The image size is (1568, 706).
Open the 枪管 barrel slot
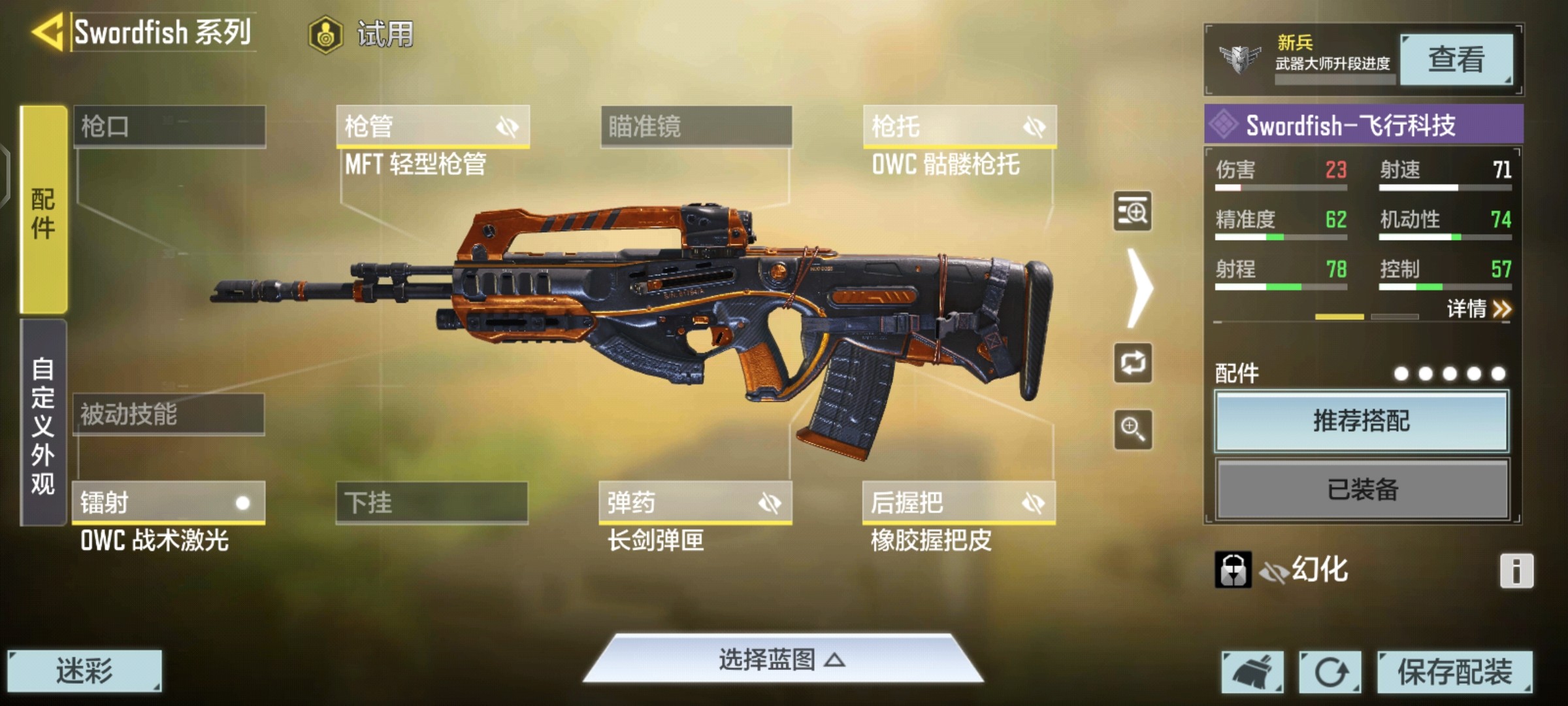pyautogui.click(x=433, y=126)
